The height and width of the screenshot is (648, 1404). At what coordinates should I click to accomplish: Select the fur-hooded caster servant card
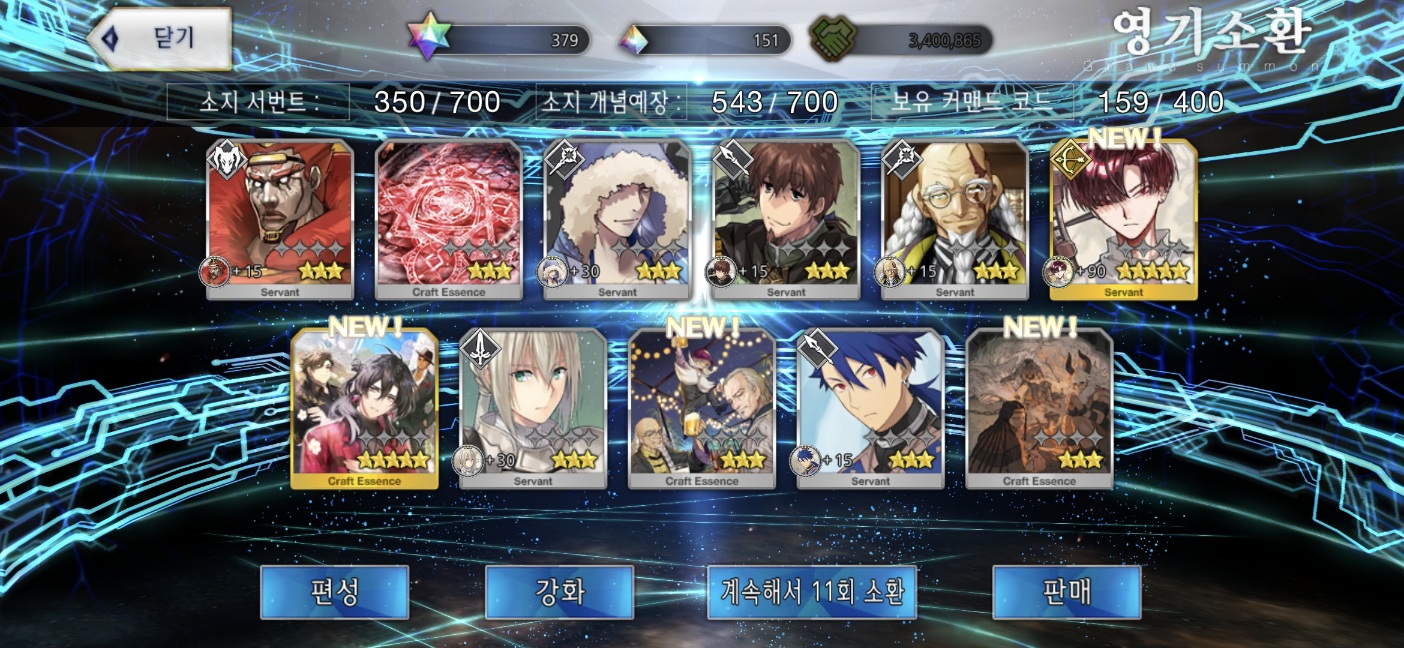point(617,219)
